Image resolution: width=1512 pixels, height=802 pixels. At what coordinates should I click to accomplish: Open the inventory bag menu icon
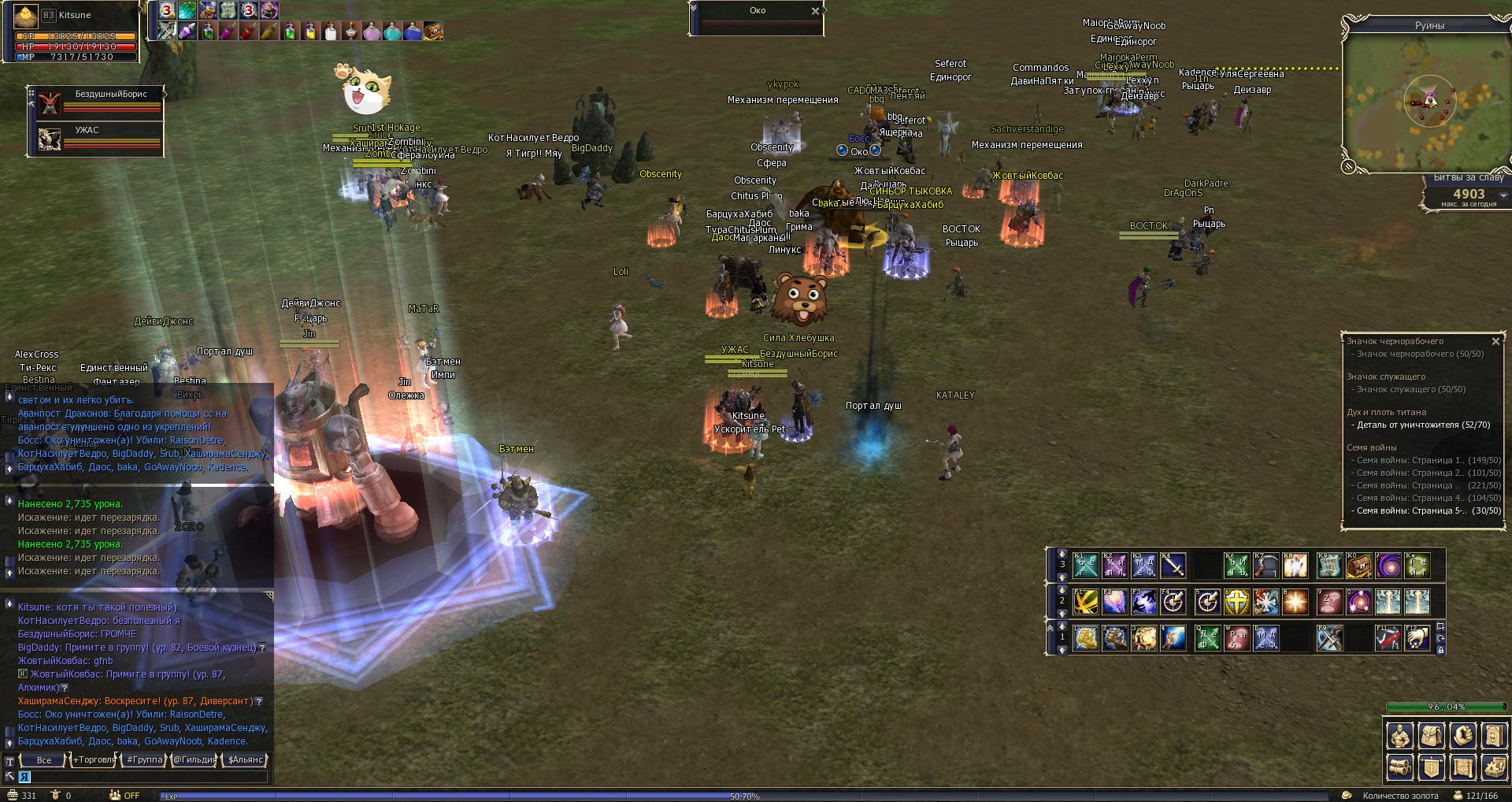1432,736
